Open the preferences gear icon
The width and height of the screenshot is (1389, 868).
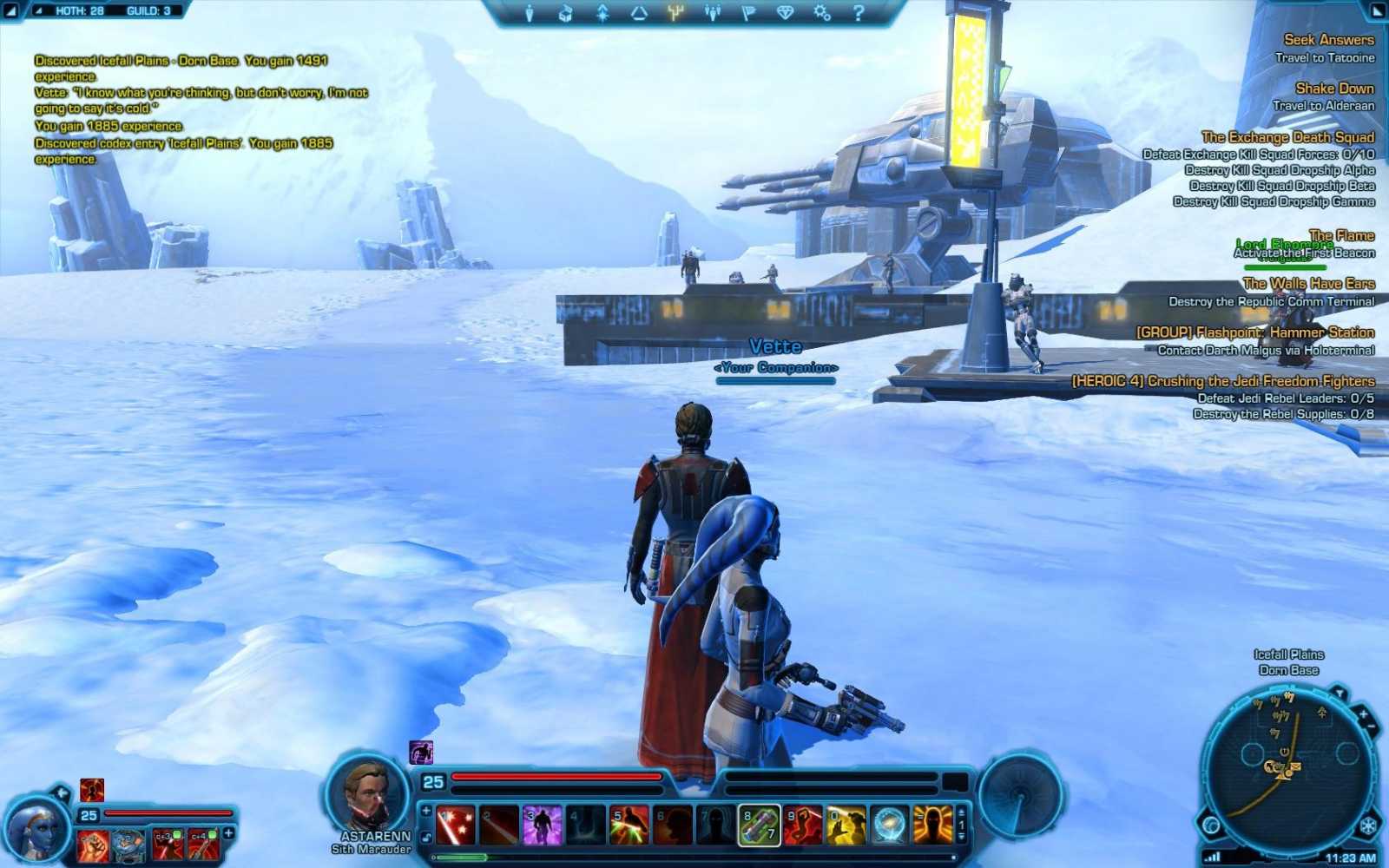[820, 13]
